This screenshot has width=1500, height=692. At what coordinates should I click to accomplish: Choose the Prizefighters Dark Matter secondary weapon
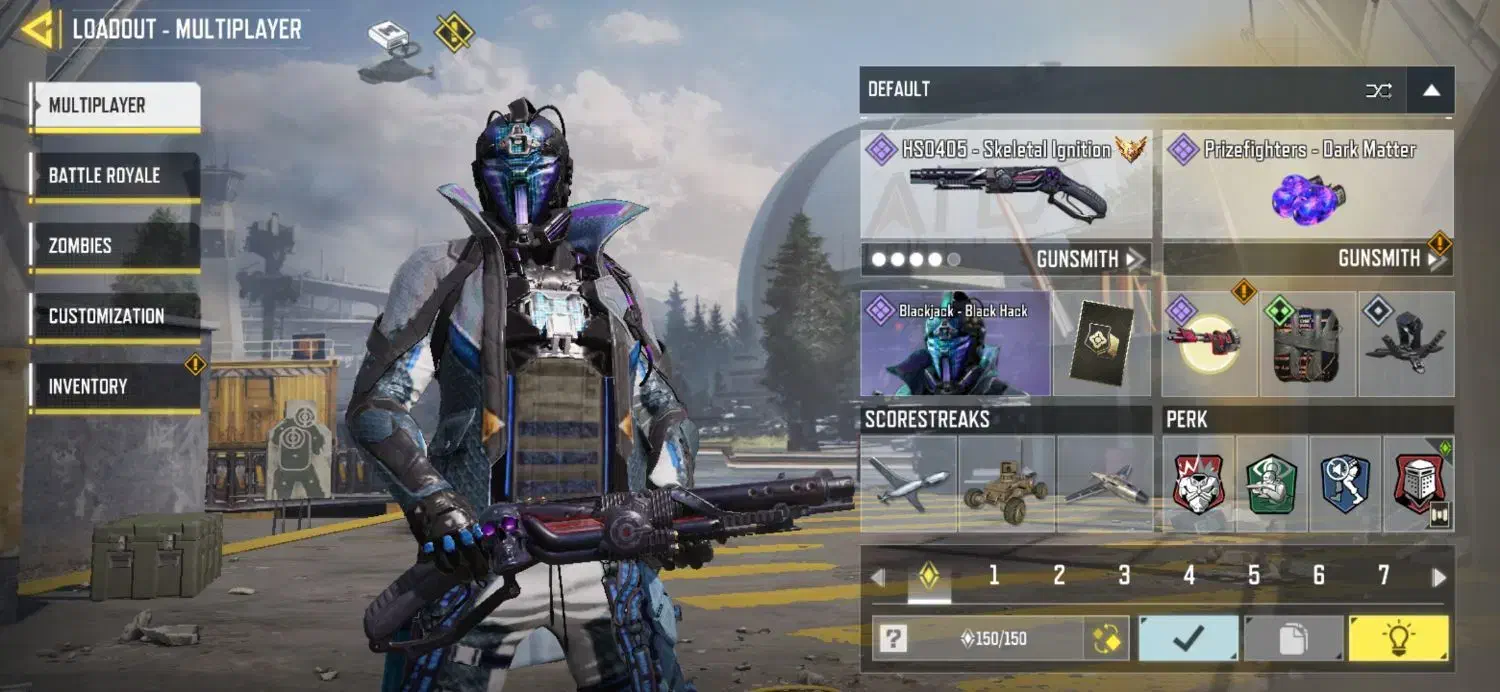point(1308,185)
